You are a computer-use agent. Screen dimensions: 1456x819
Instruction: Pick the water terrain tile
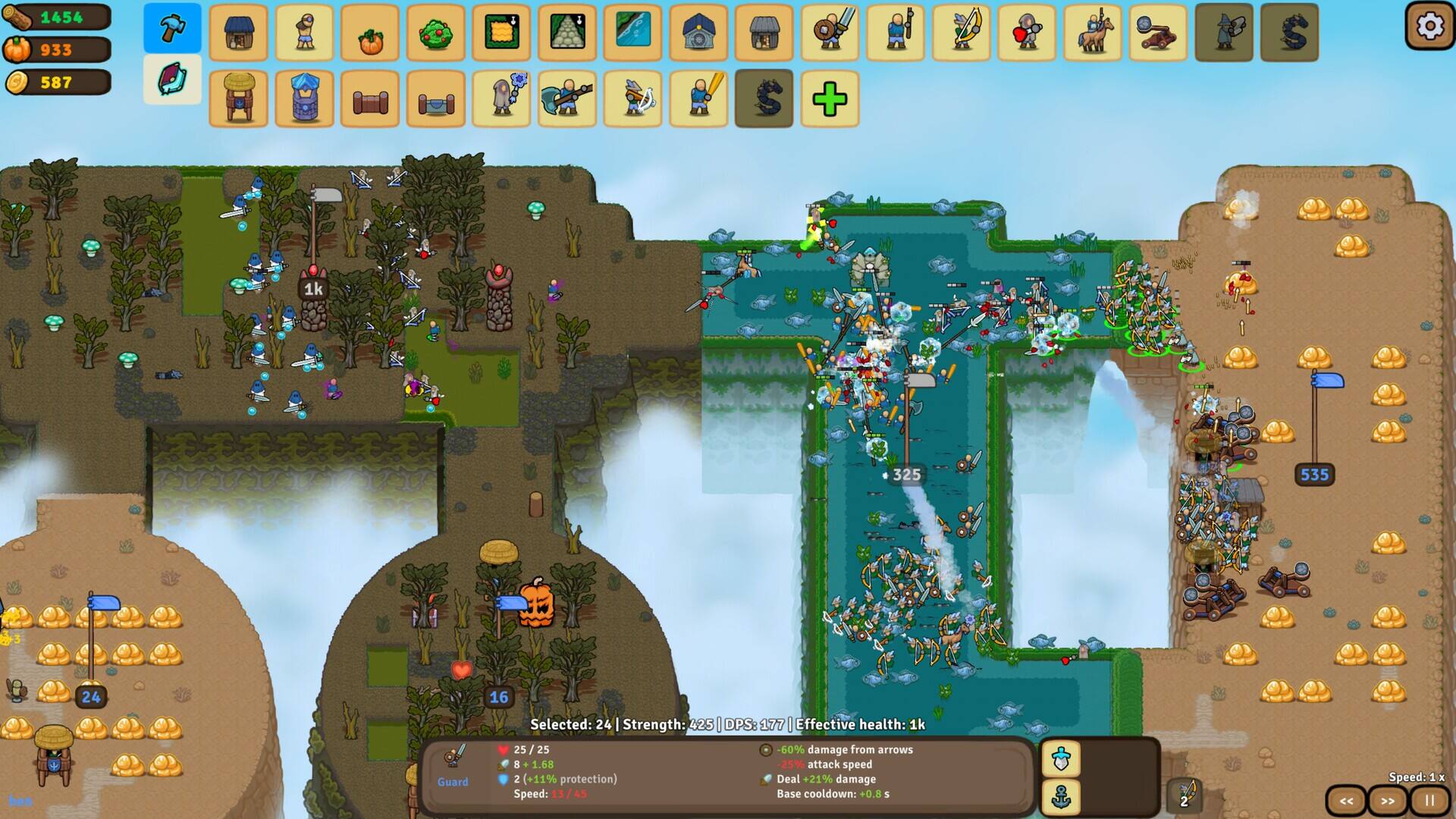point(632,33)
